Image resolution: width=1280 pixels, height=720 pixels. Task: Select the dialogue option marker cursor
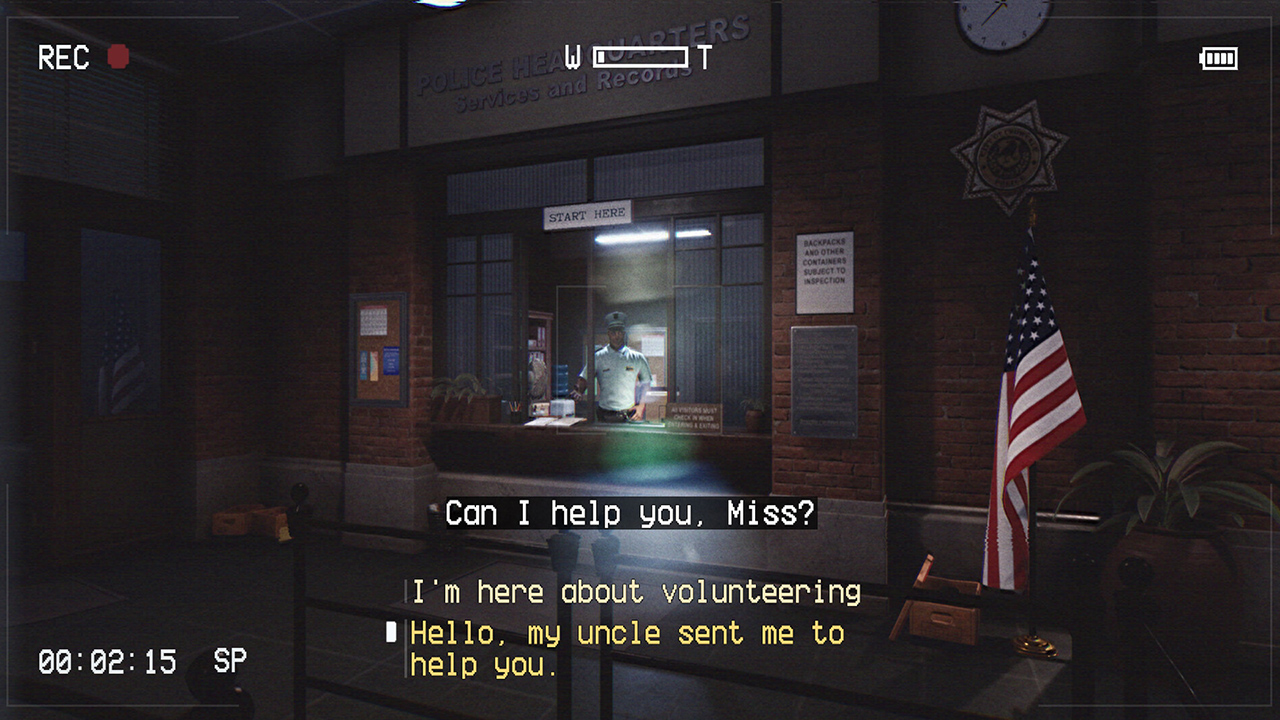click(391, 631)
